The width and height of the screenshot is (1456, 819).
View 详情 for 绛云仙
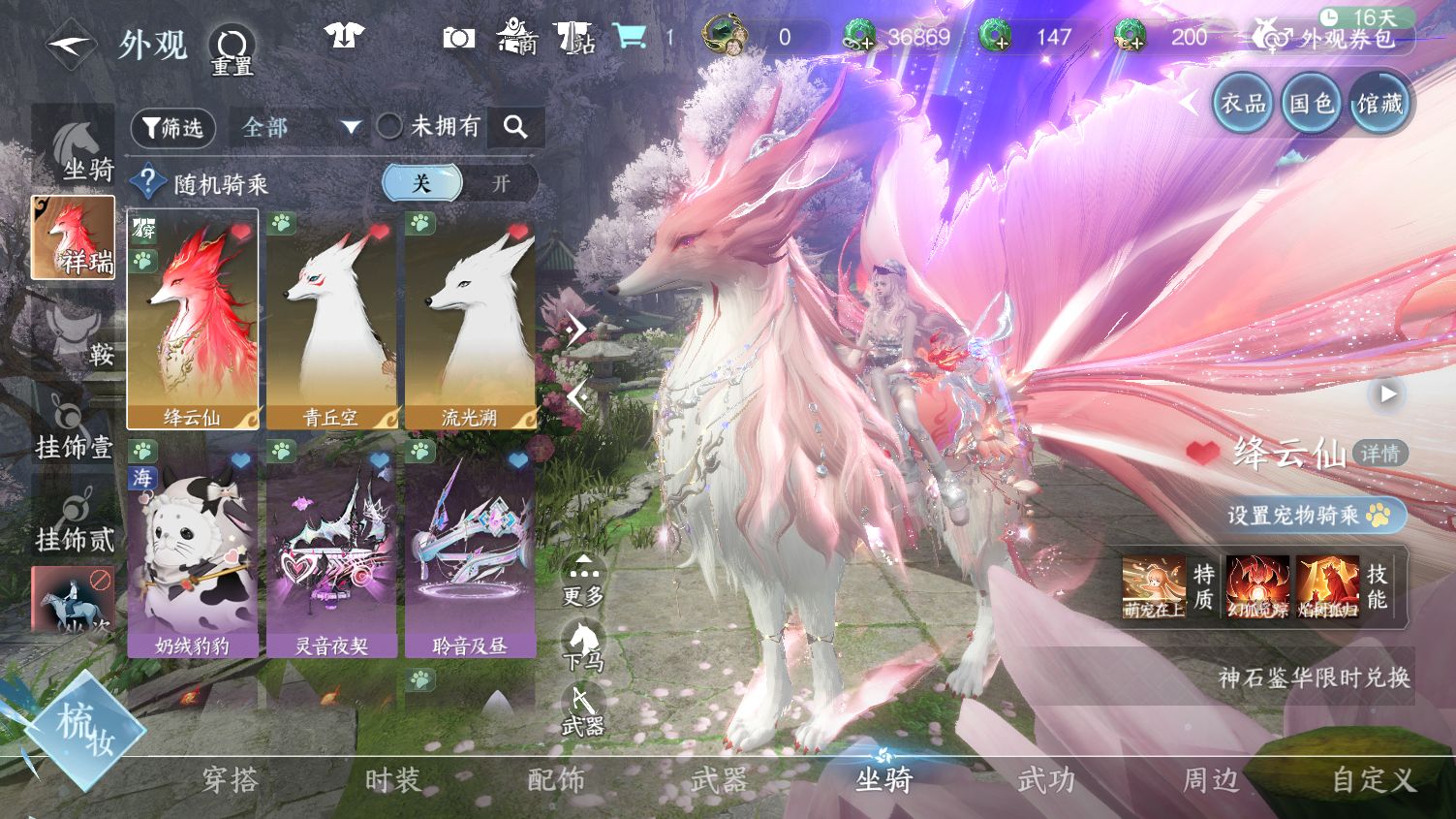pos(1379,453)
